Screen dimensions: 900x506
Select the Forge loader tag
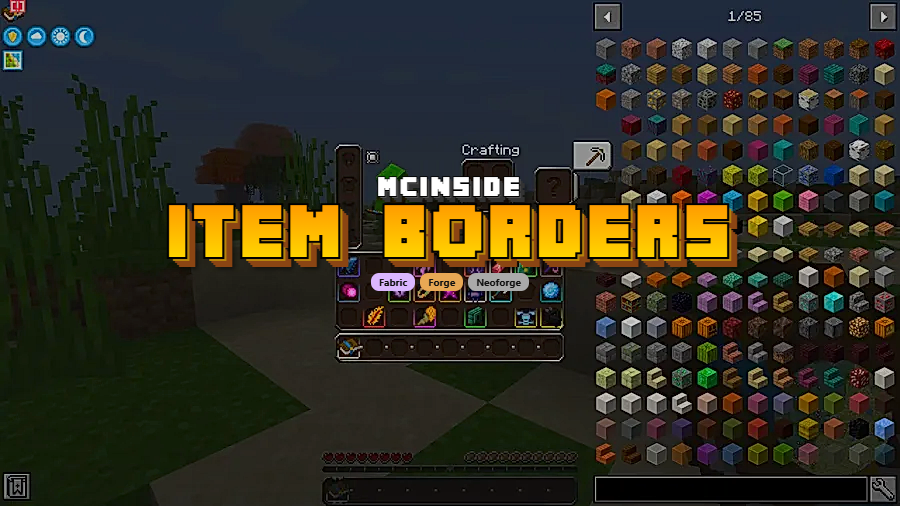[442, 283]
